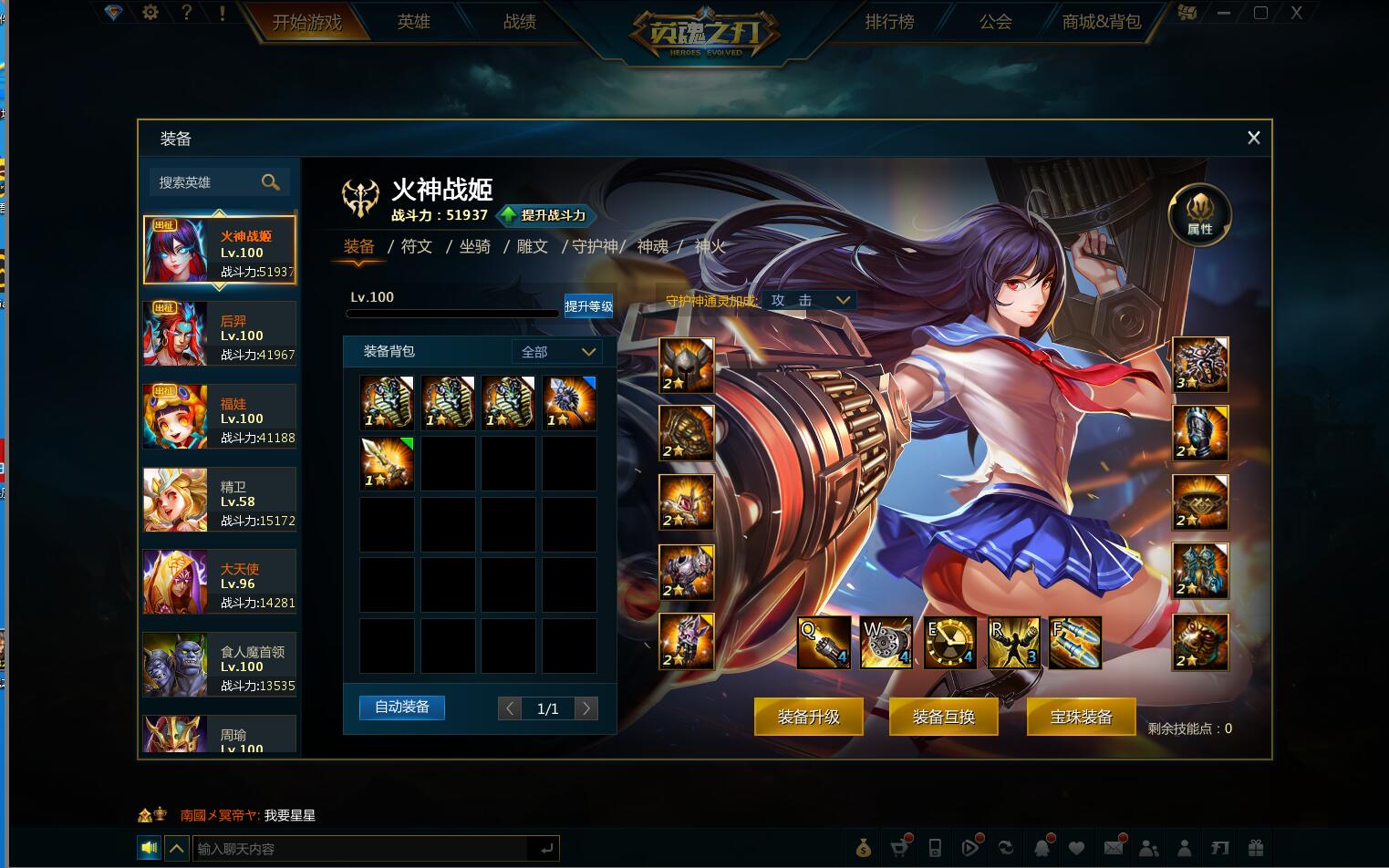
Task: Open the 守护神 guardian tab
Action: (594, 246)
